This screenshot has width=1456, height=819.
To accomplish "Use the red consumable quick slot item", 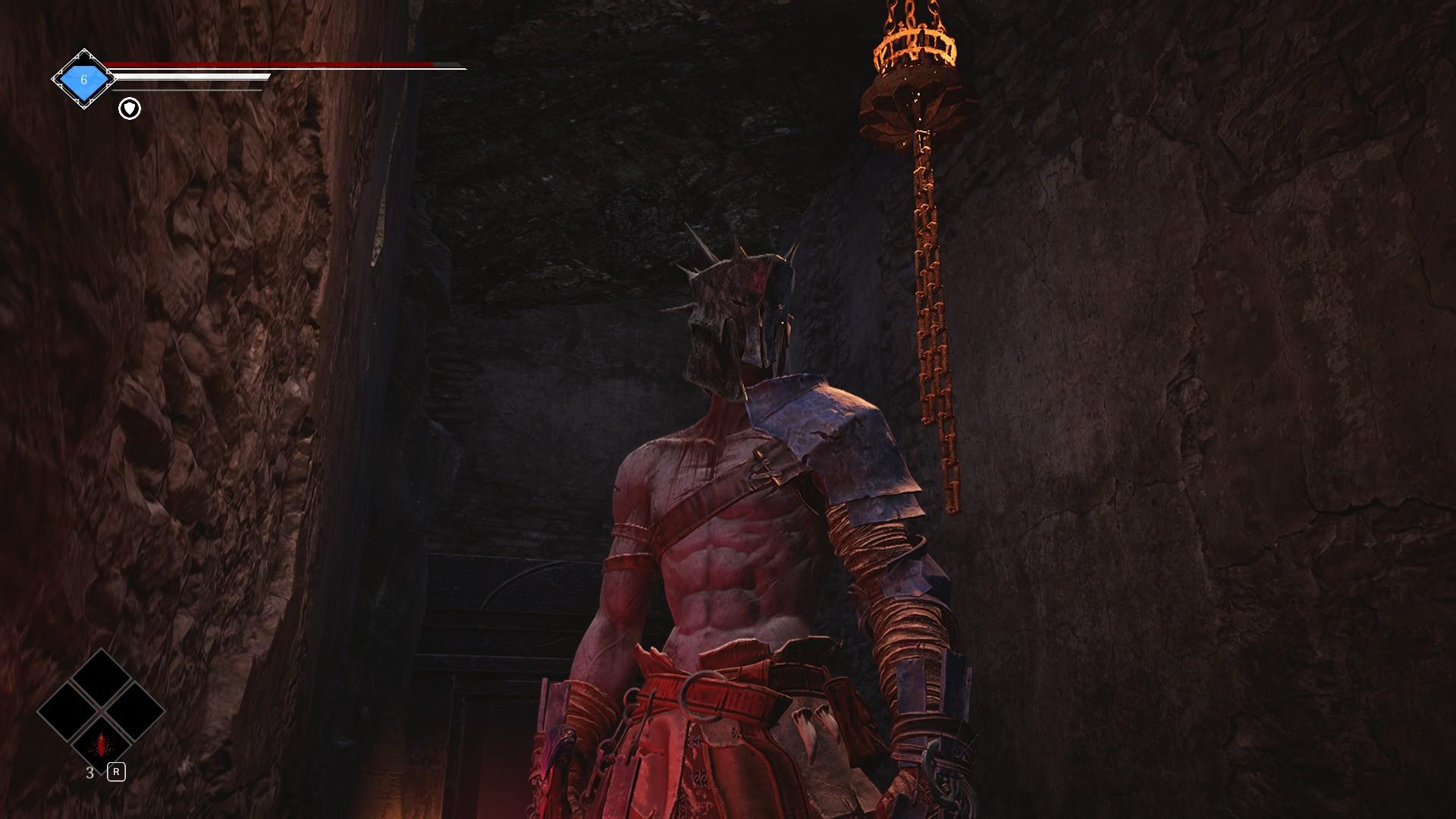I will coord(101,745).
